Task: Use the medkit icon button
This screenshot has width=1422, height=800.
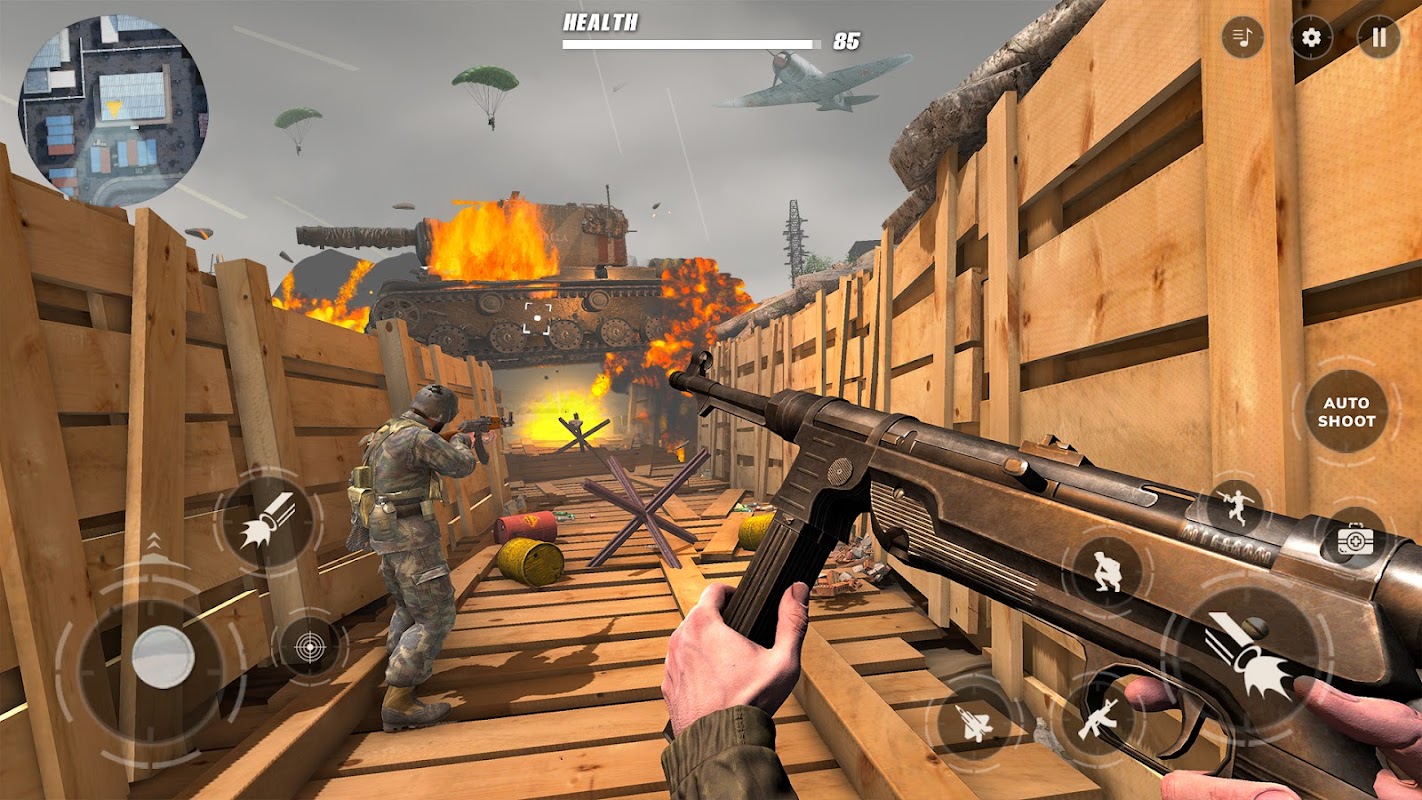Action: click(x=1355, y=540)
